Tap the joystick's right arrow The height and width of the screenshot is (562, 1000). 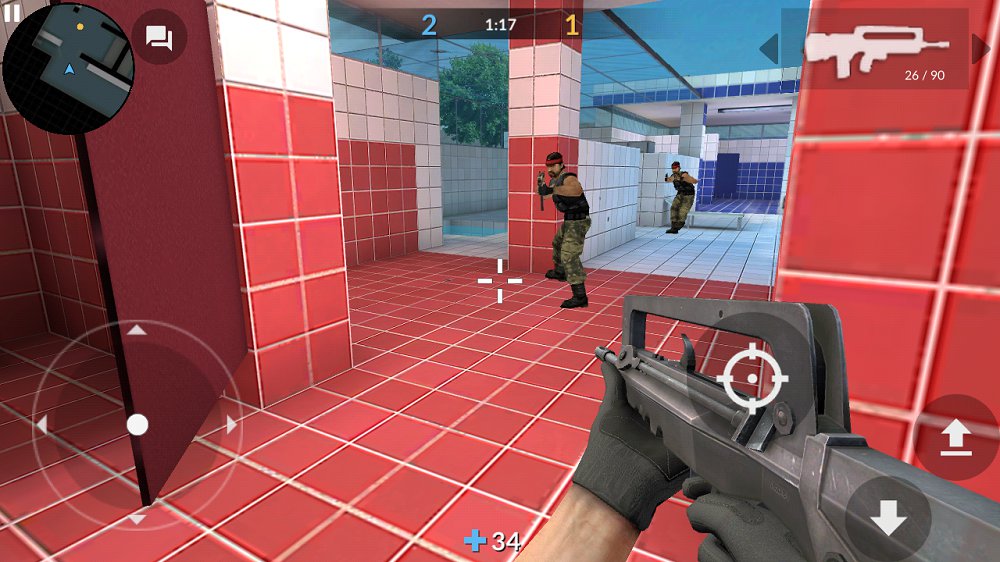(232, 425)
